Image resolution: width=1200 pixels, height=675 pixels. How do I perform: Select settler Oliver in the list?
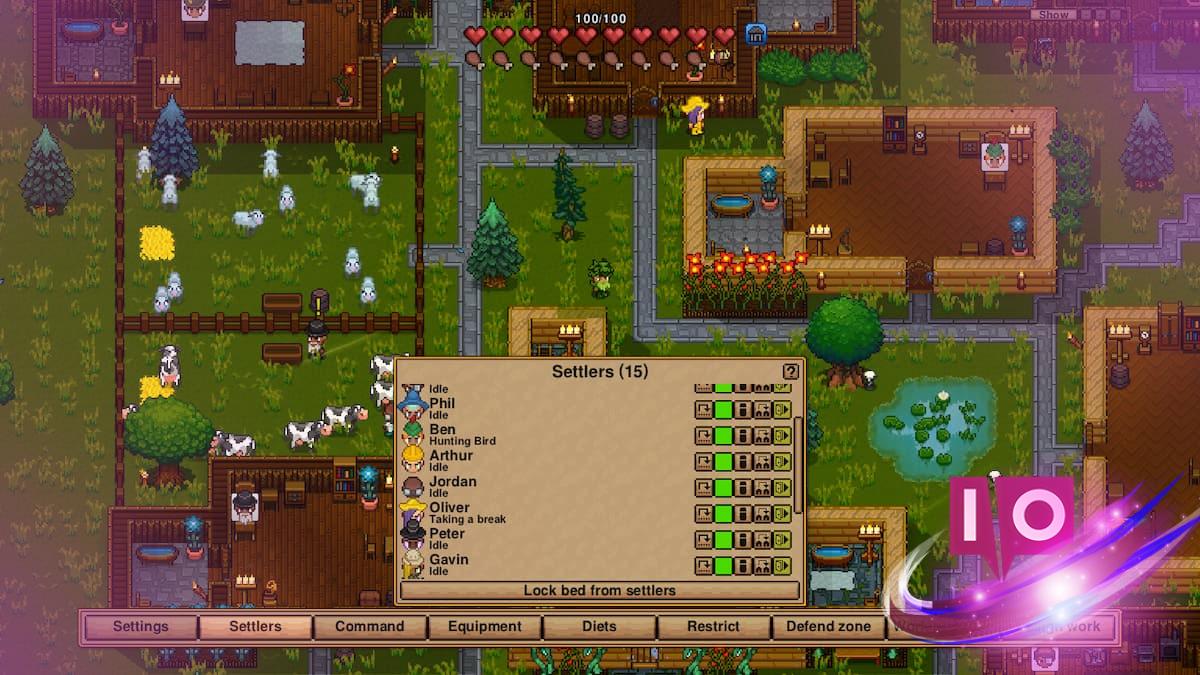coord(449,508)
